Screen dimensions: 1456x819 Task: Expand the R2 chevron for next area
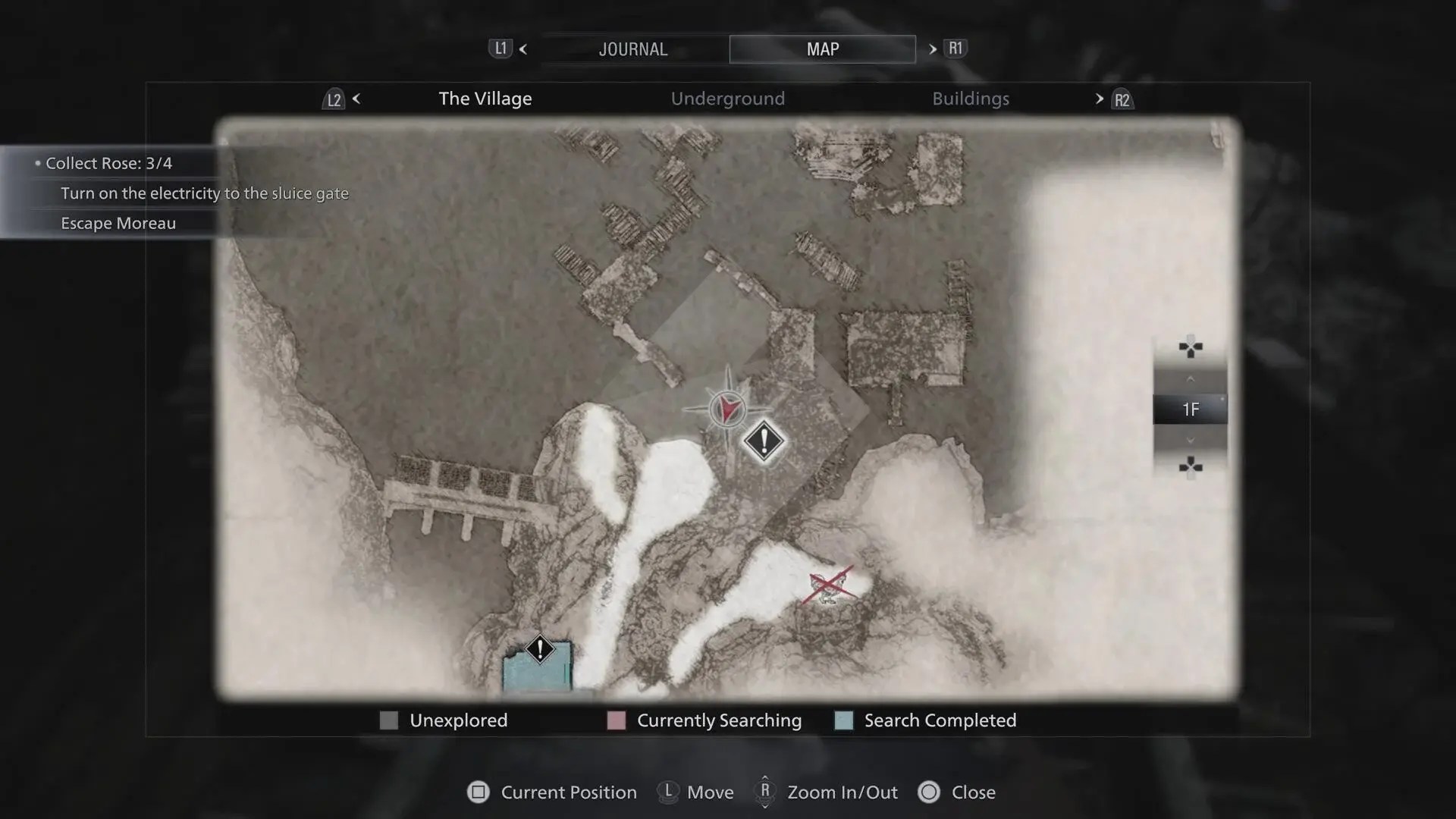click(1098, 99)
